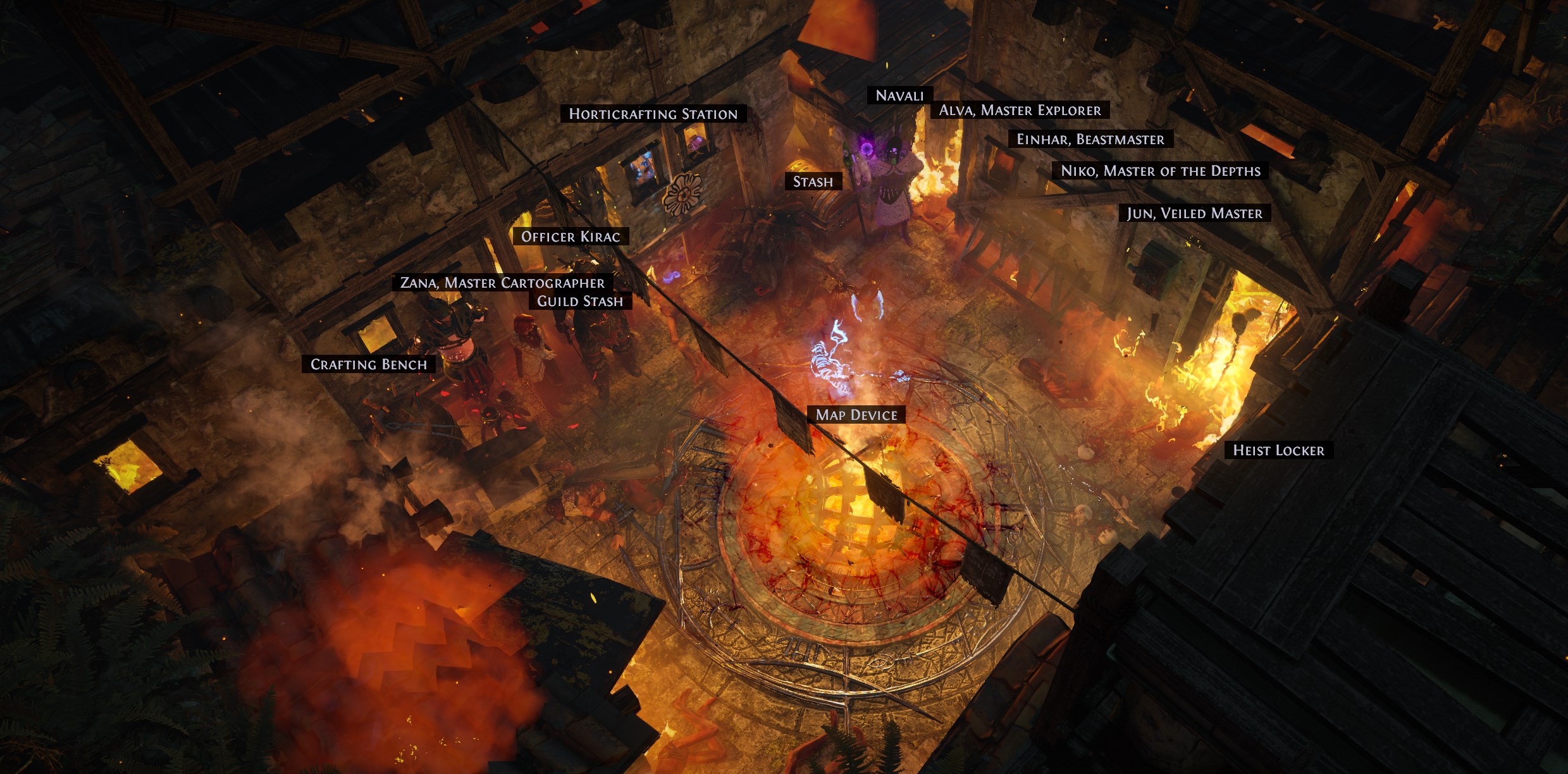
Task: Open the Horticrafting Station label
Action: pyautogui.click(x=653, y=114)
